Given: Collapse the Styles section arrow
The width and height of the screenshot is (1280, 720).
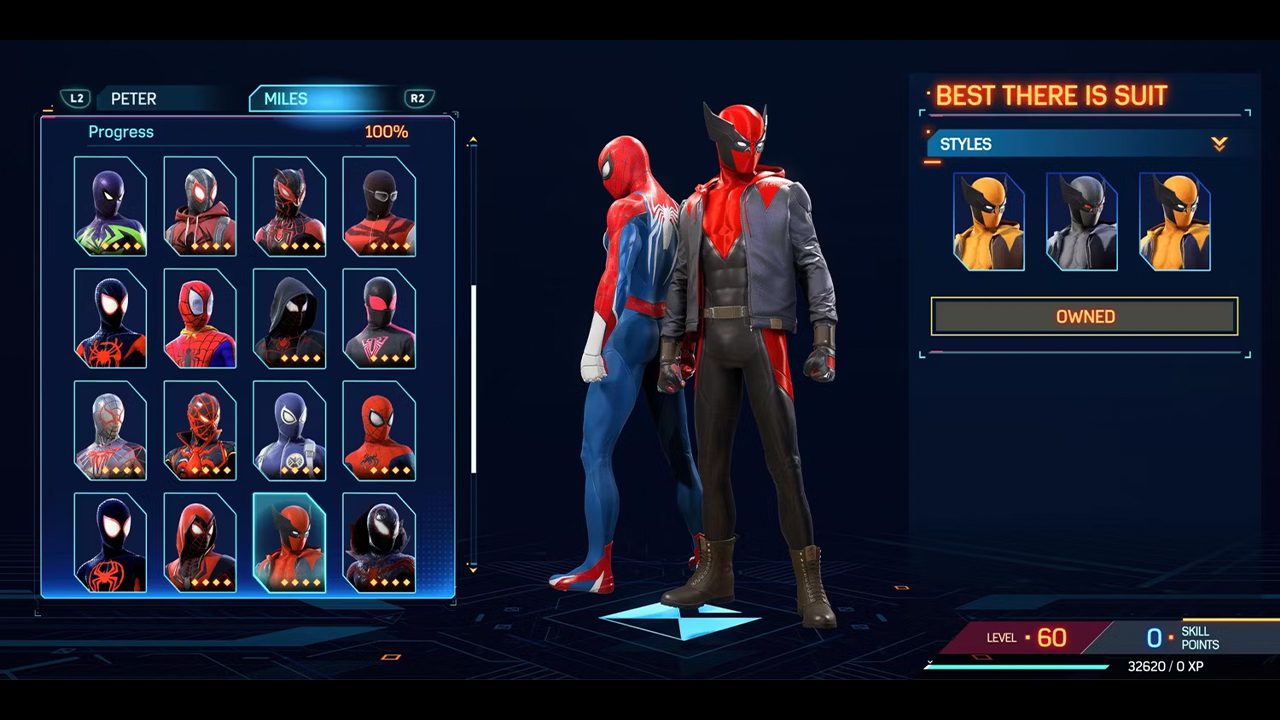Looking at the screenshot, I should pos(1219,144).
